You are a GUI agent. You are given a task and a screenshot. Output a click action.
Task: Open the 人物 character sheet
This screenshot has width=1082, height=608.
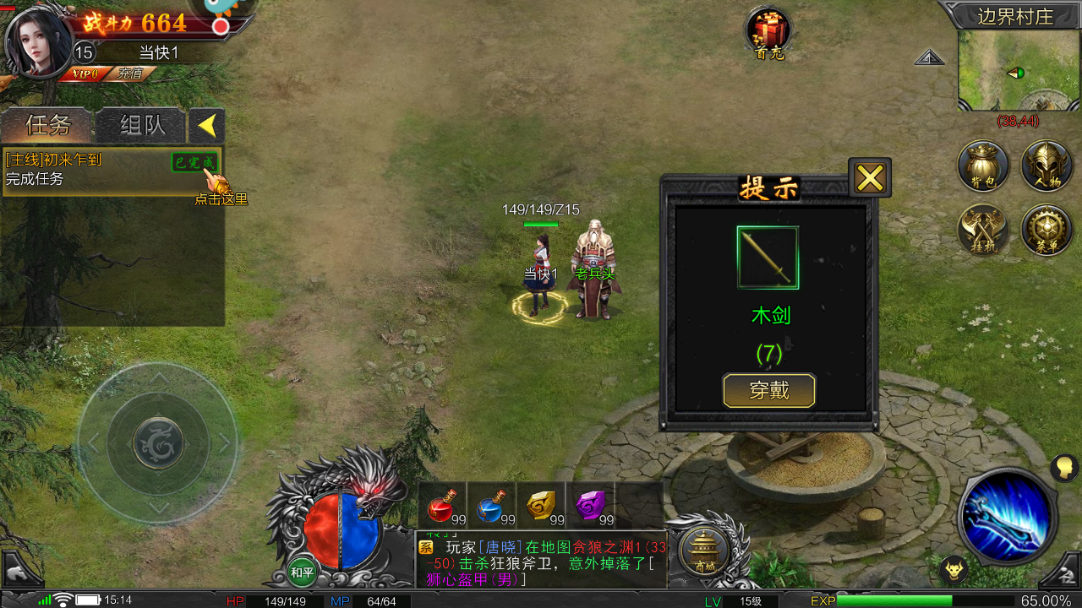pyautogui.click(x=1046, y=166)
